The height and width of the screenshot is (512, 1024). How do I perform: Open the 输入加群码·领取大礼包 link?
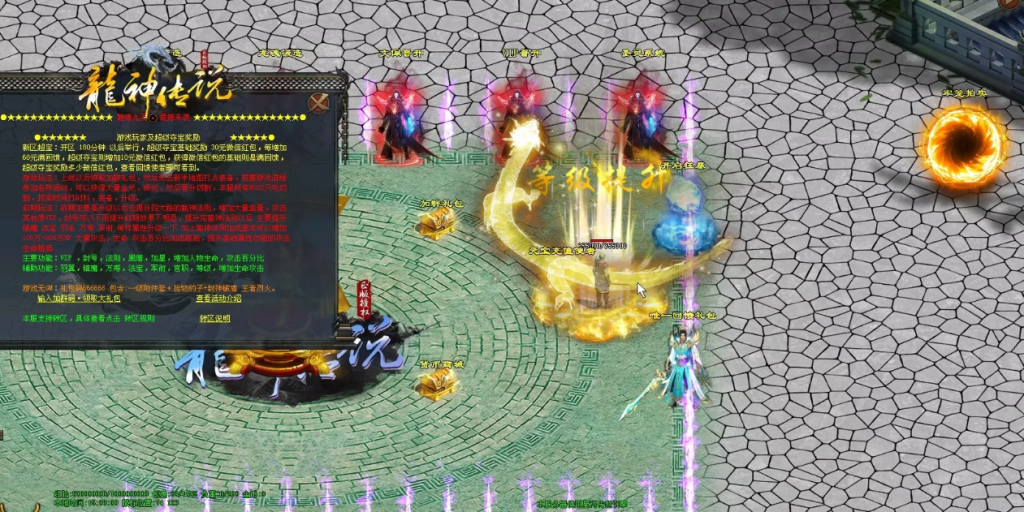click(79, 298)
